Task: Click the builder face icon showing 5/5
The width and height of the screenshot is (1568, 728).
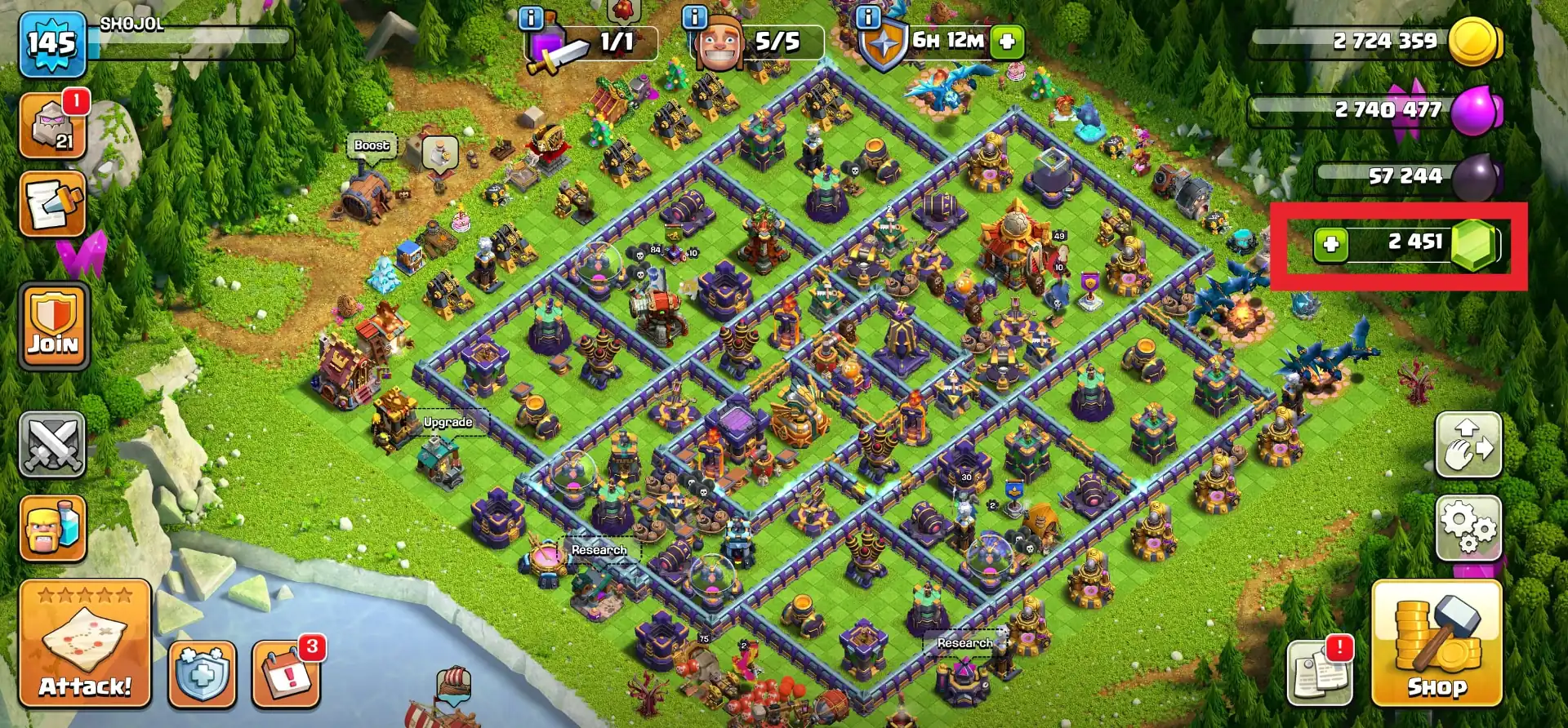Action: pyautogui.click(x=719, y=41)
